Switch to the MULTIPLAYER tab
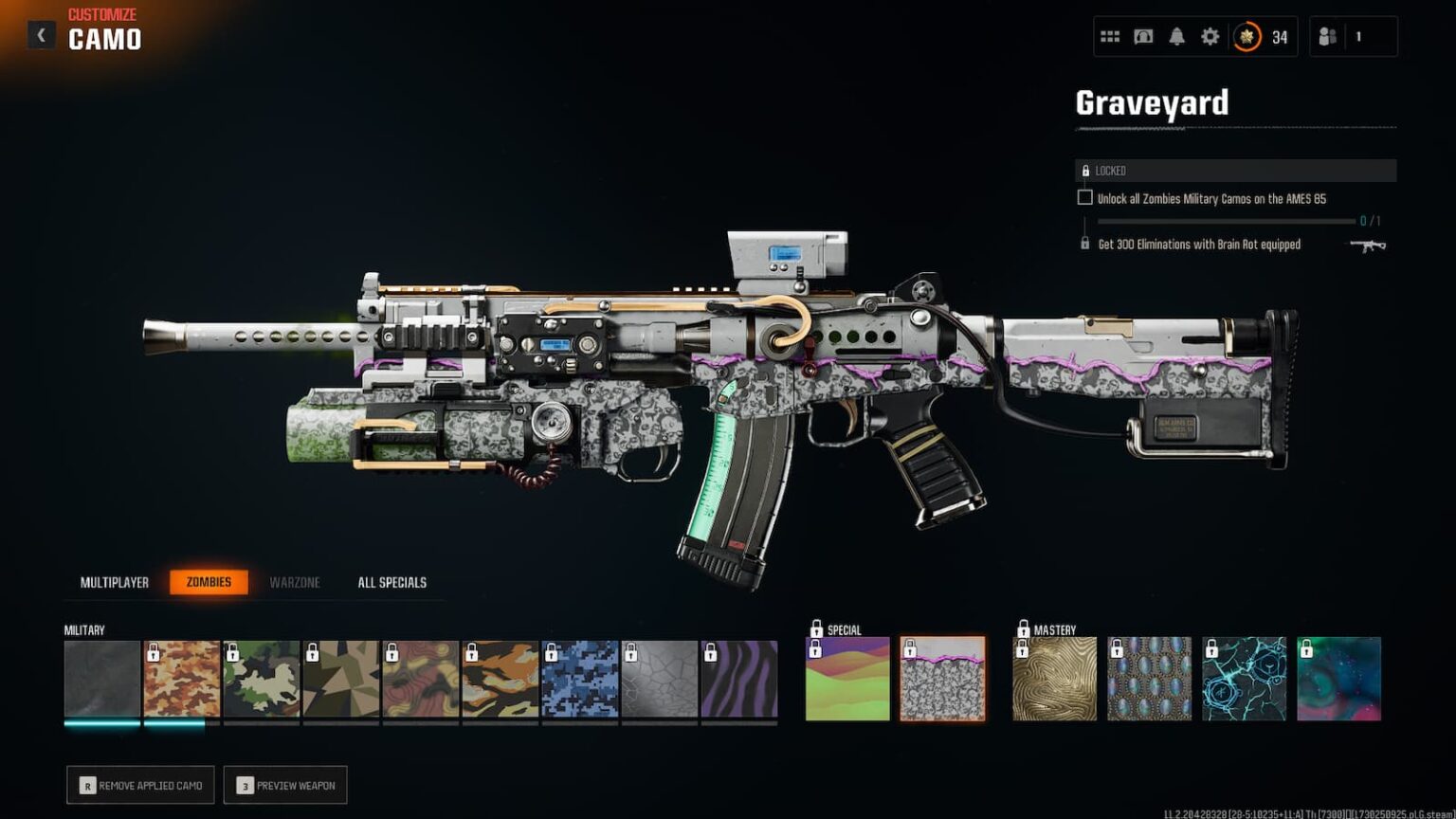1456x819 pixels. (x=114, y=581)
